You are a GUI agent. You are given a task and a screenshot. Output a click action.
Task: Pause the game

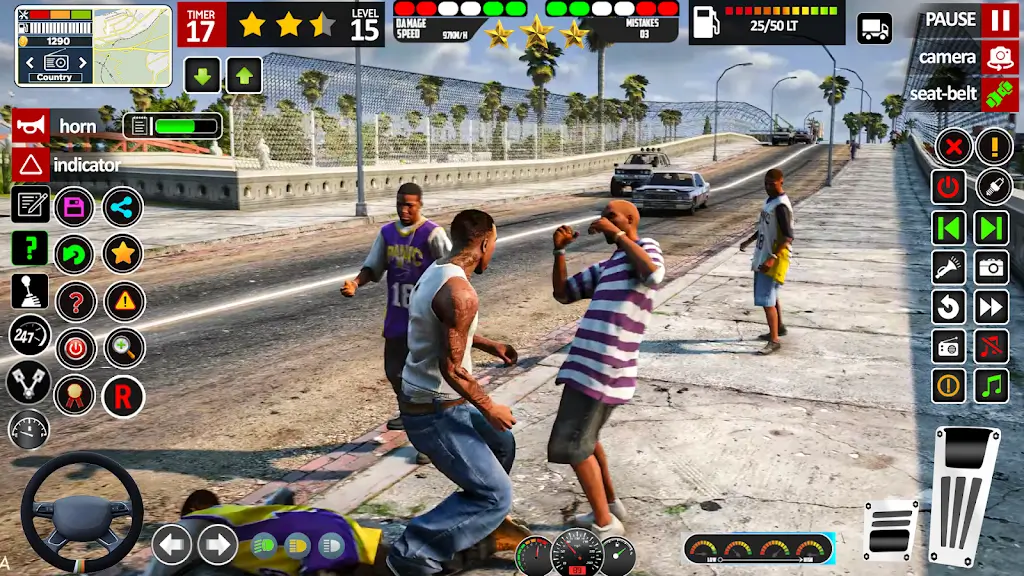999,20
